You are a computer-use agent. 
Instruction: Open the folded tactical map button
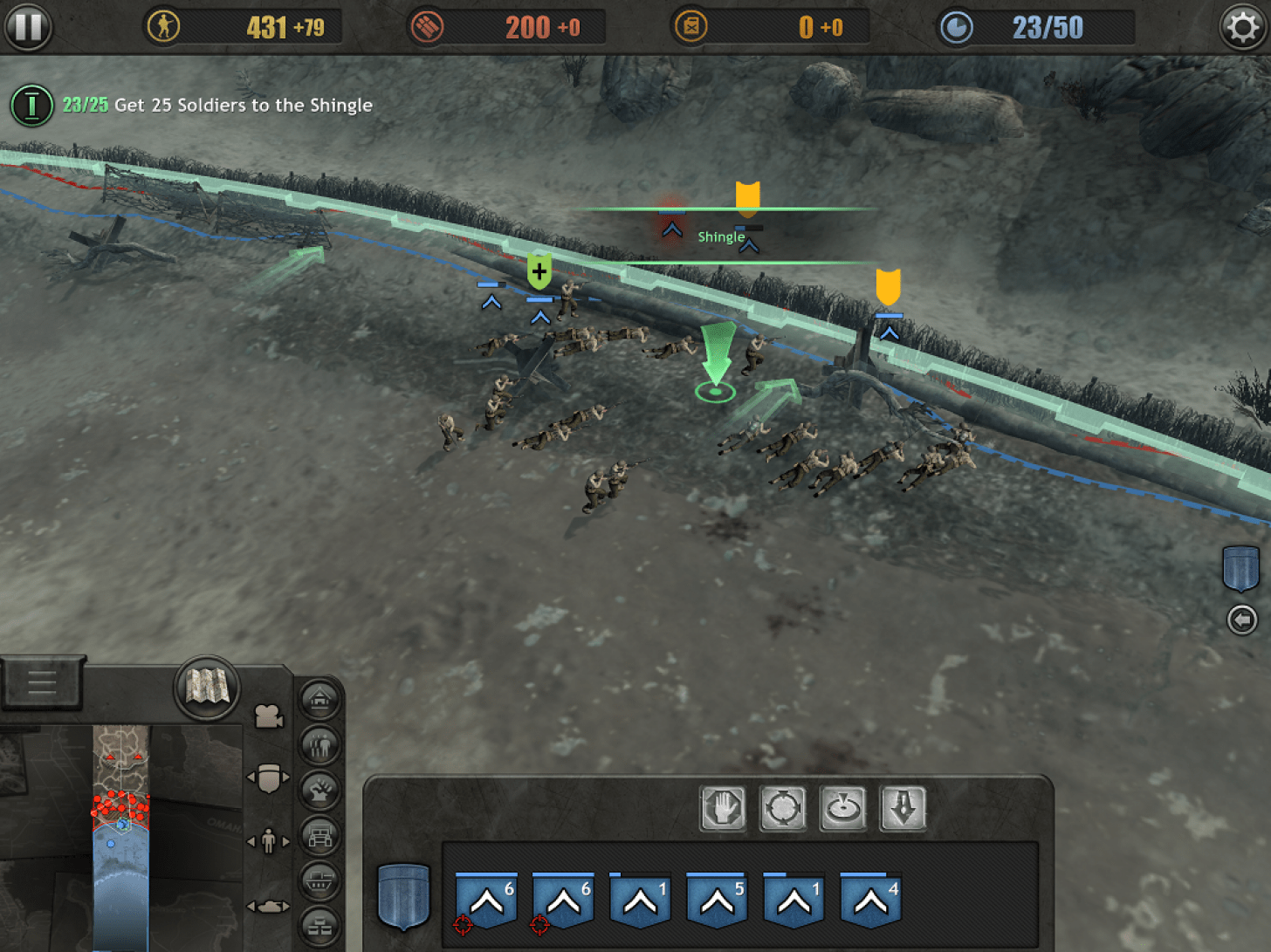click(207, 688)
